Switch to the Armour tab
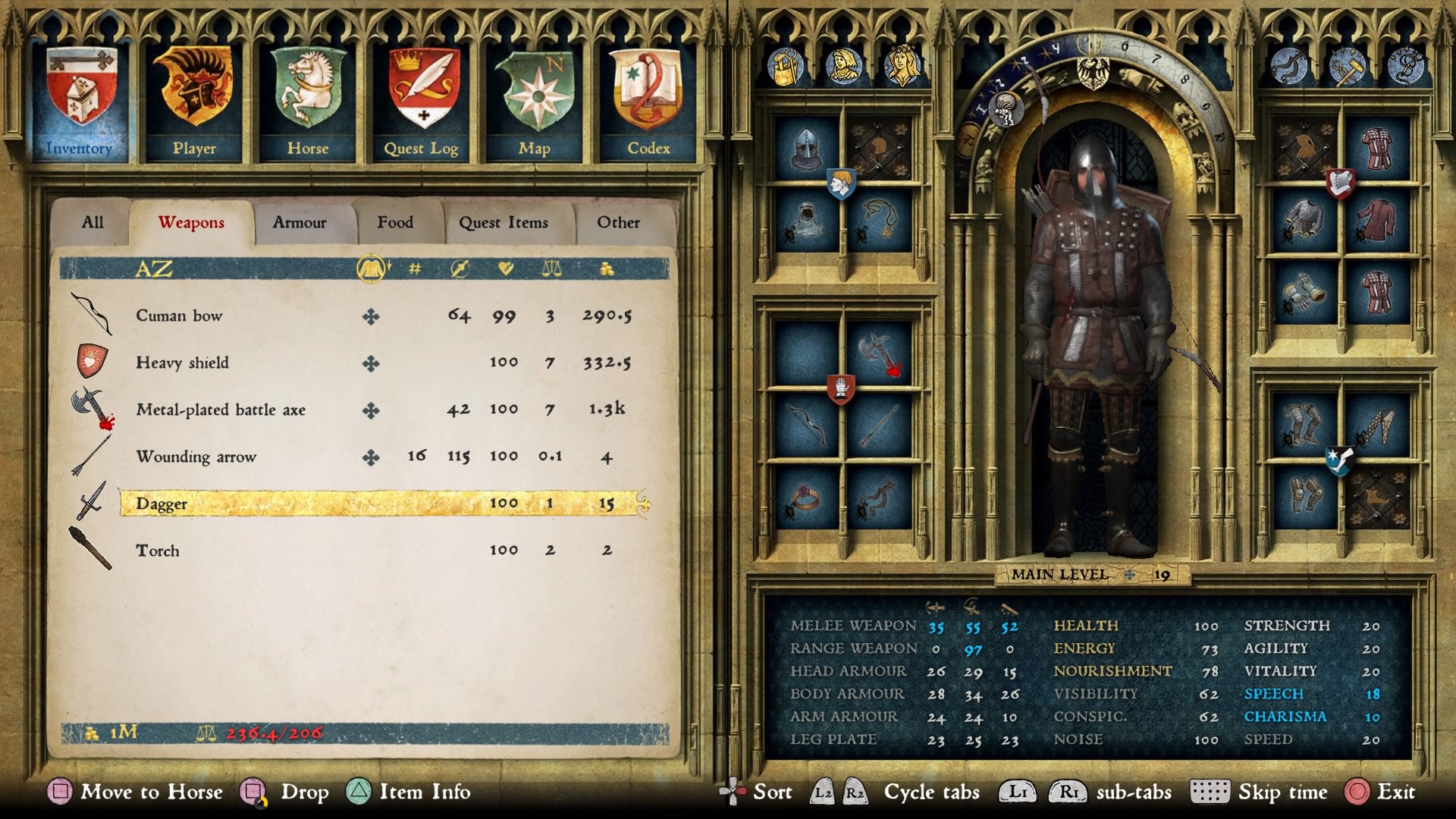Image resolution: width=1456 pixels, height=819 pixels. (x=300, y=222)
